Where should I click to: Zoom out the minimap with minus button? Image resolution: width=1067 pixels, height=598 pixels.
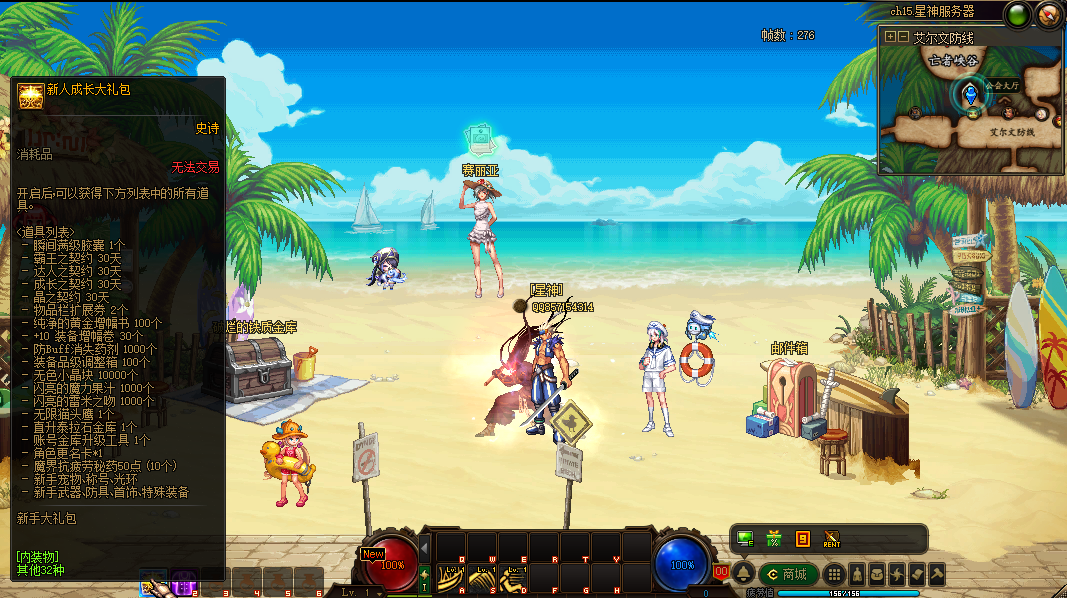tap(903, 37)
